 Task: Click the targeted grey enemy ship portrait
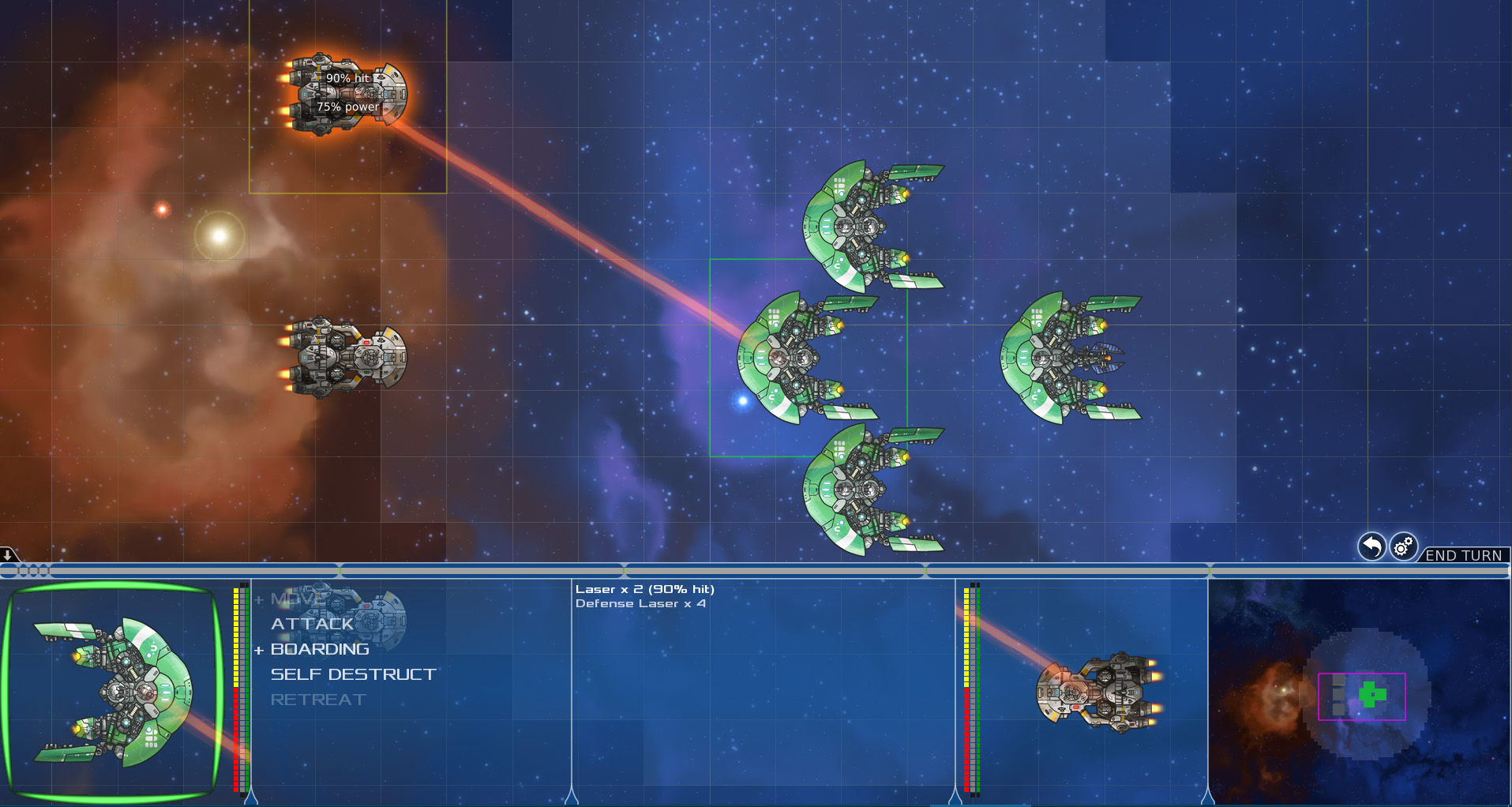(x=1098, y=692)
